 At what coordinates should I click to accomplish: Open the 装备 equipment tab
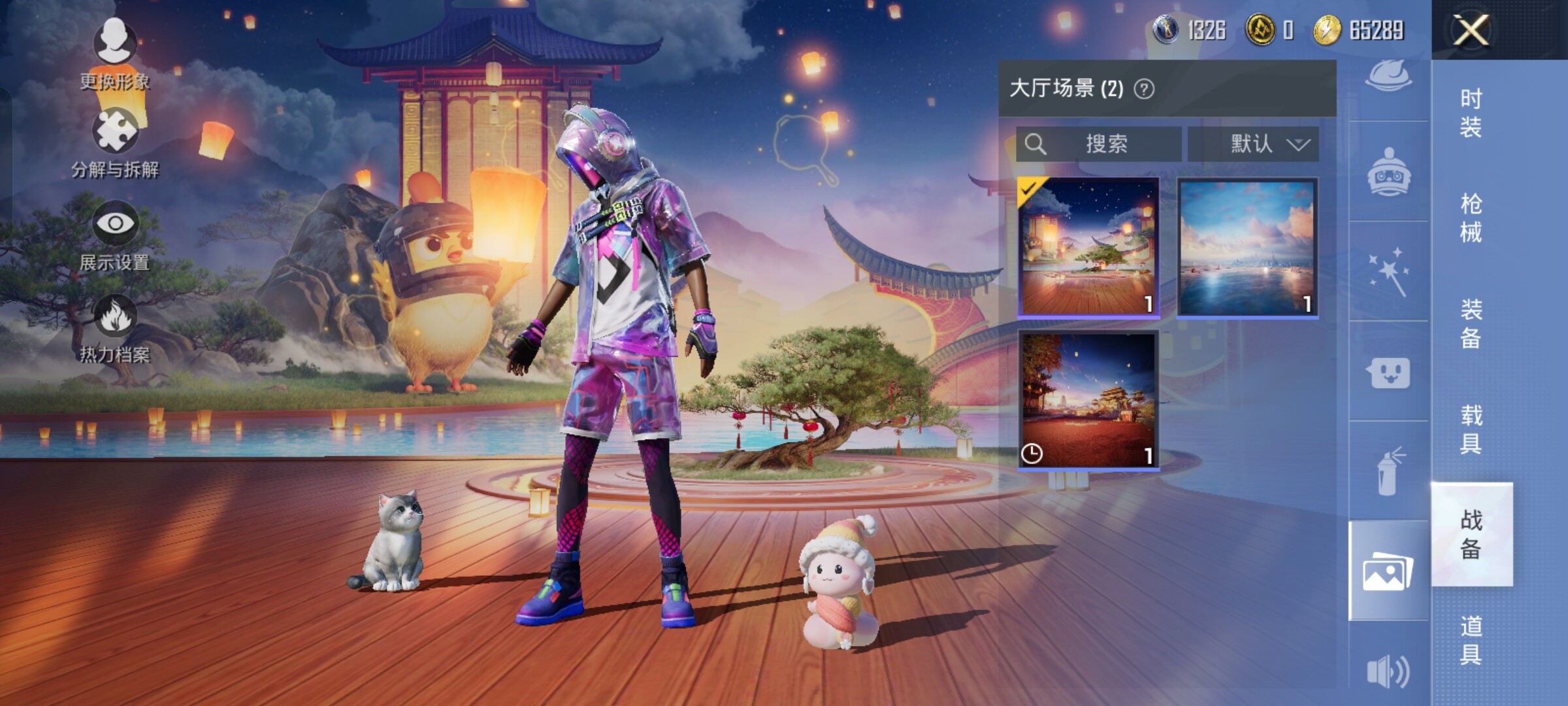pyautogui.click(x=1471, y=324)
